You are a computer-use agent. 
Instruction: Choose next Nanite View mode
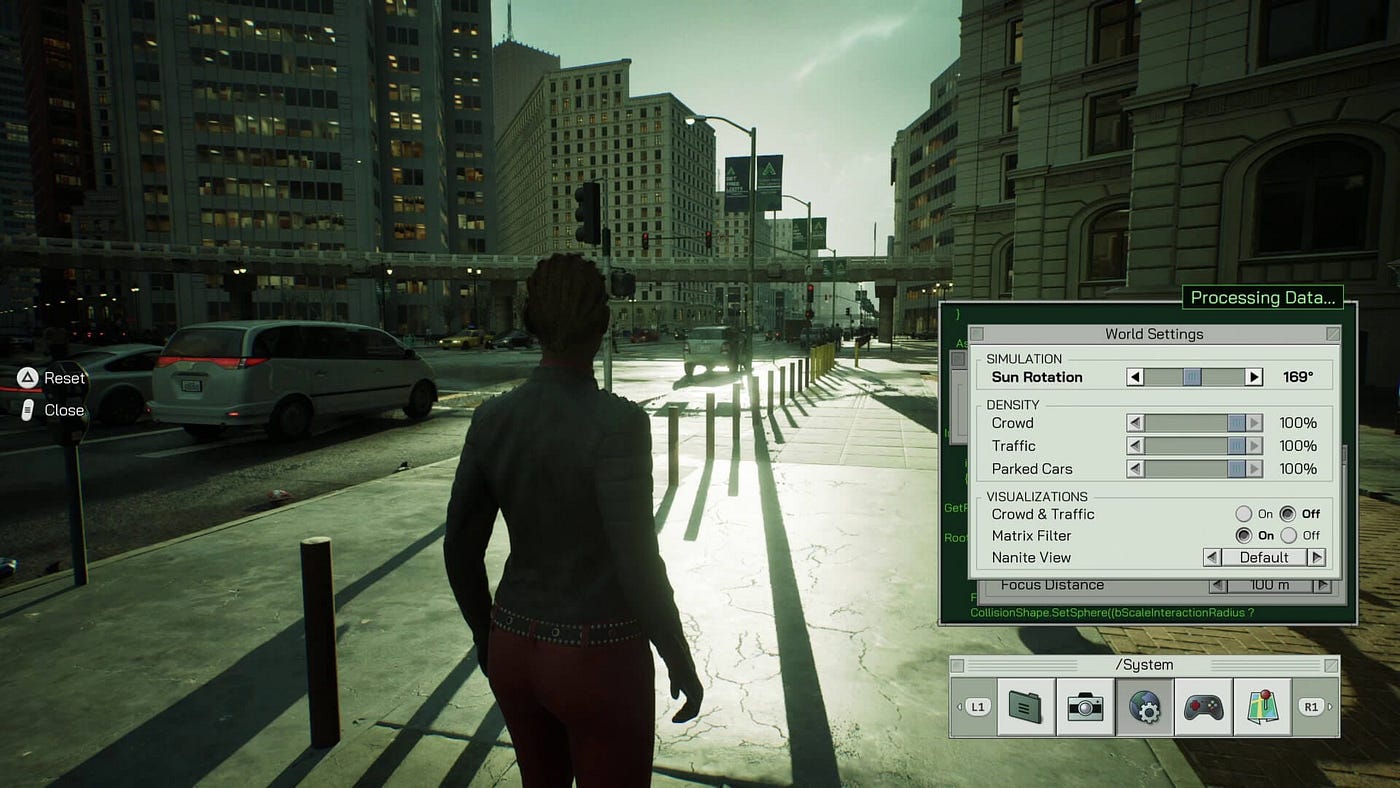(x=1316, y=557)
